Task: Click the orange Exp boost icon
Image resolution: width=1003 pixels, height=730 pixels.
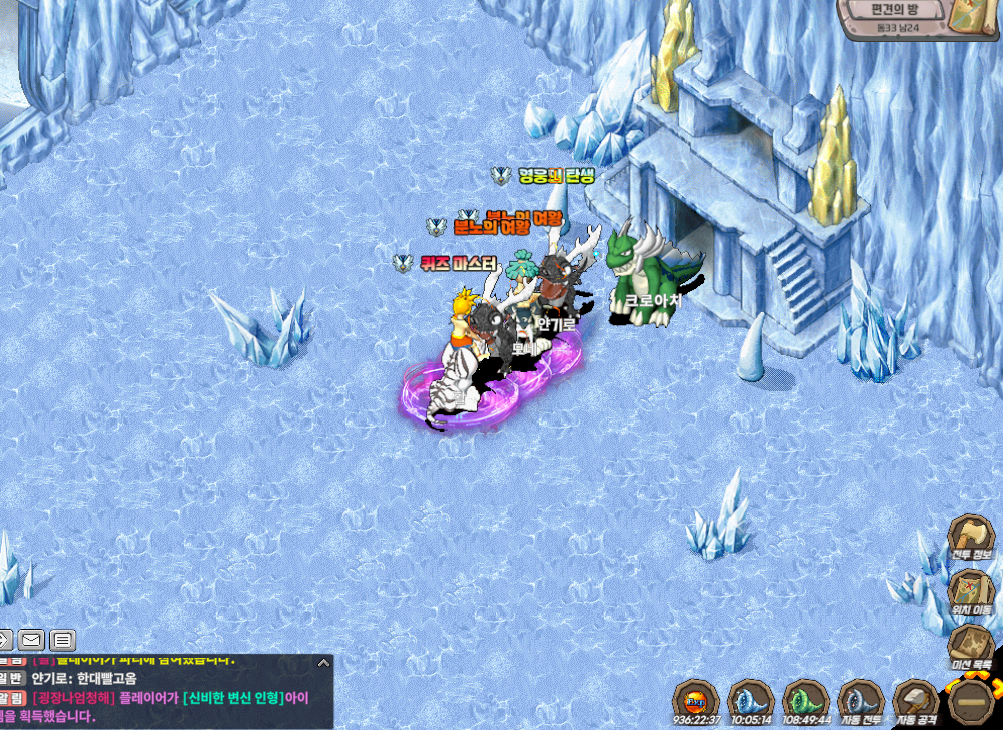Action: [696, 699]
